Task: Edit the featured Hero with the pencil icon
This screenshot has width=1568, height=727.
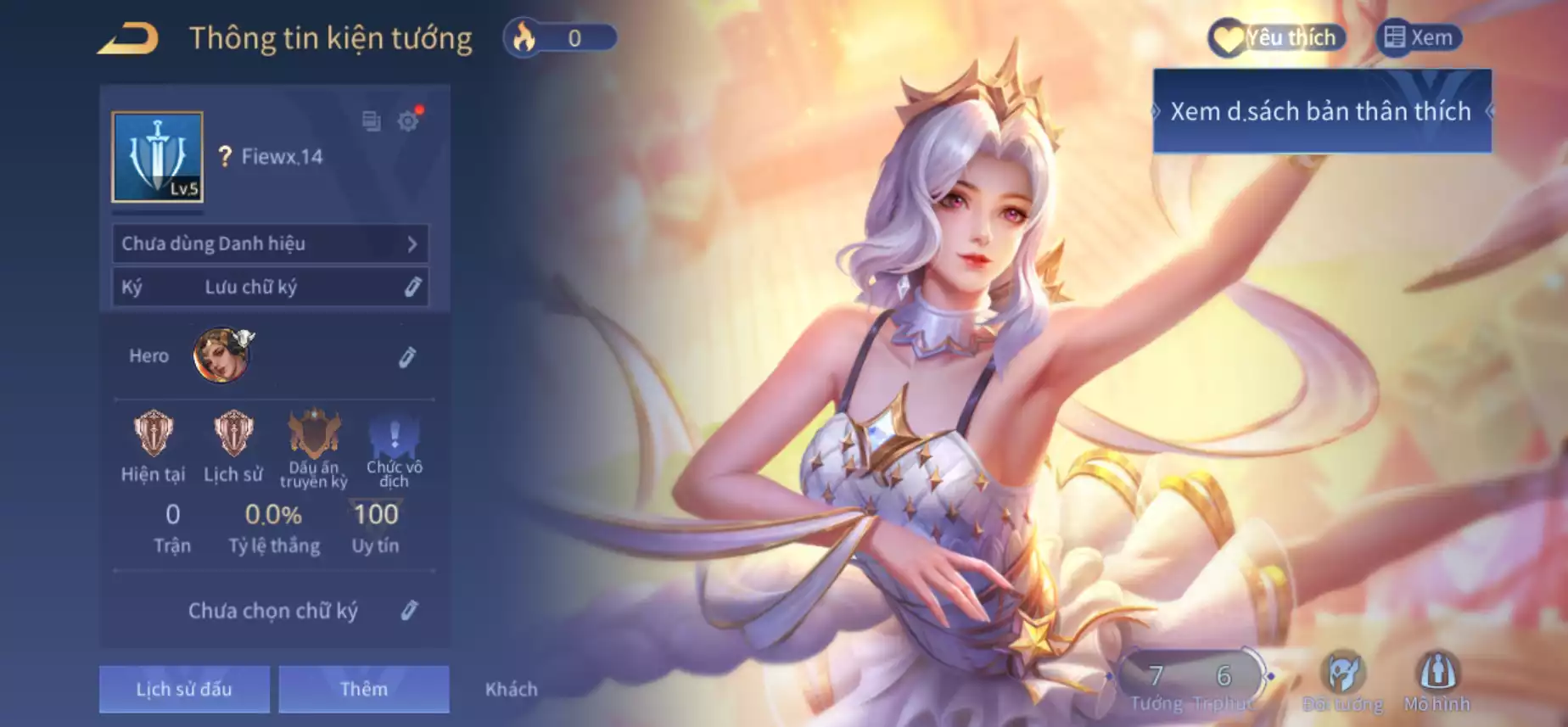Action: 407,357
